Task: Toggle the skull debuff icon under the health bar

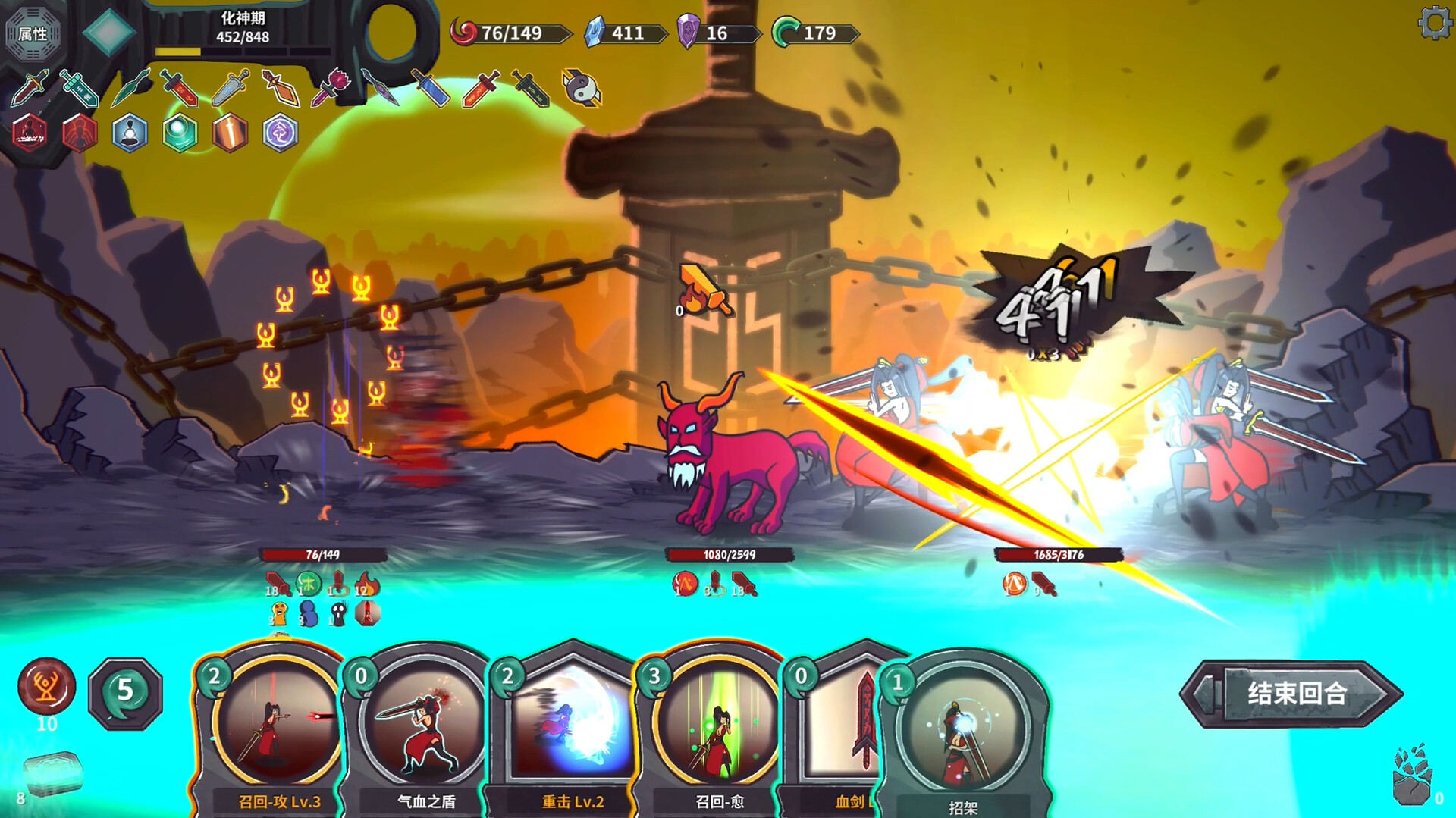Action: pos(339,614)
